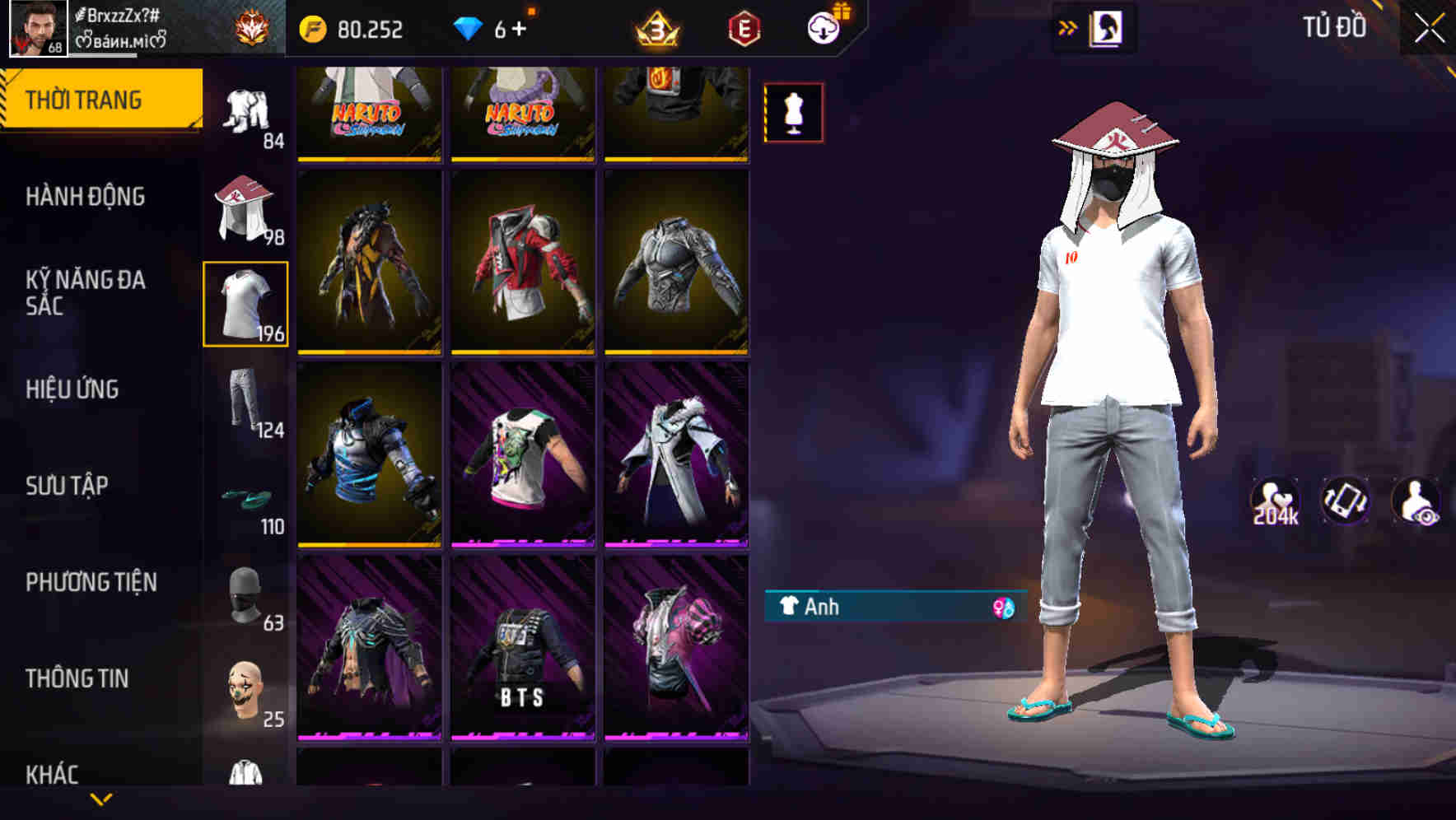Expand the yellow chevron below KHÁC

[100, 800]
